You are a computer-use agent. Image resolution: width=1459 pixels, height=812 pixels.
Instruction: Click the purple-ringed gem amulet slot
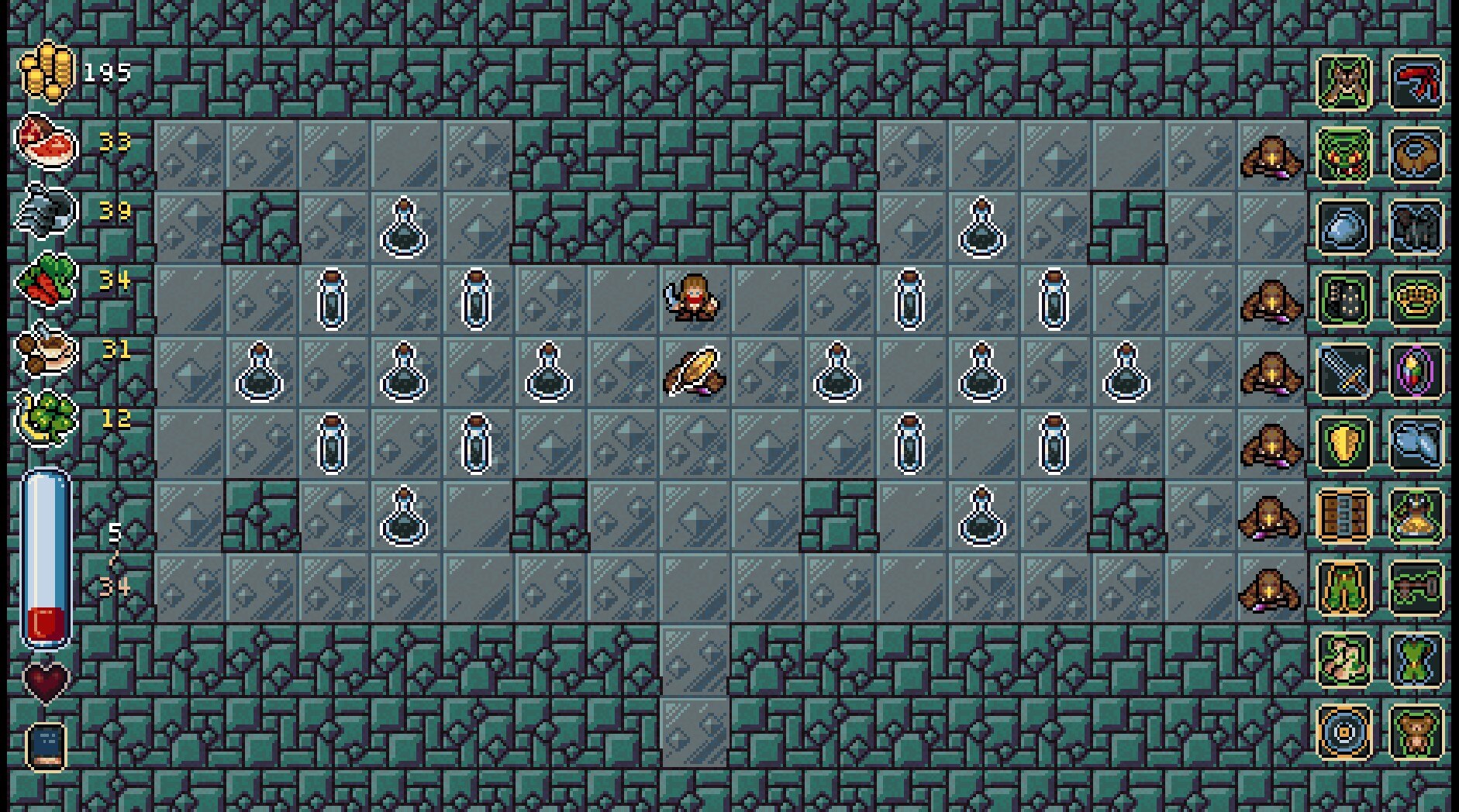click(1416, 372)
